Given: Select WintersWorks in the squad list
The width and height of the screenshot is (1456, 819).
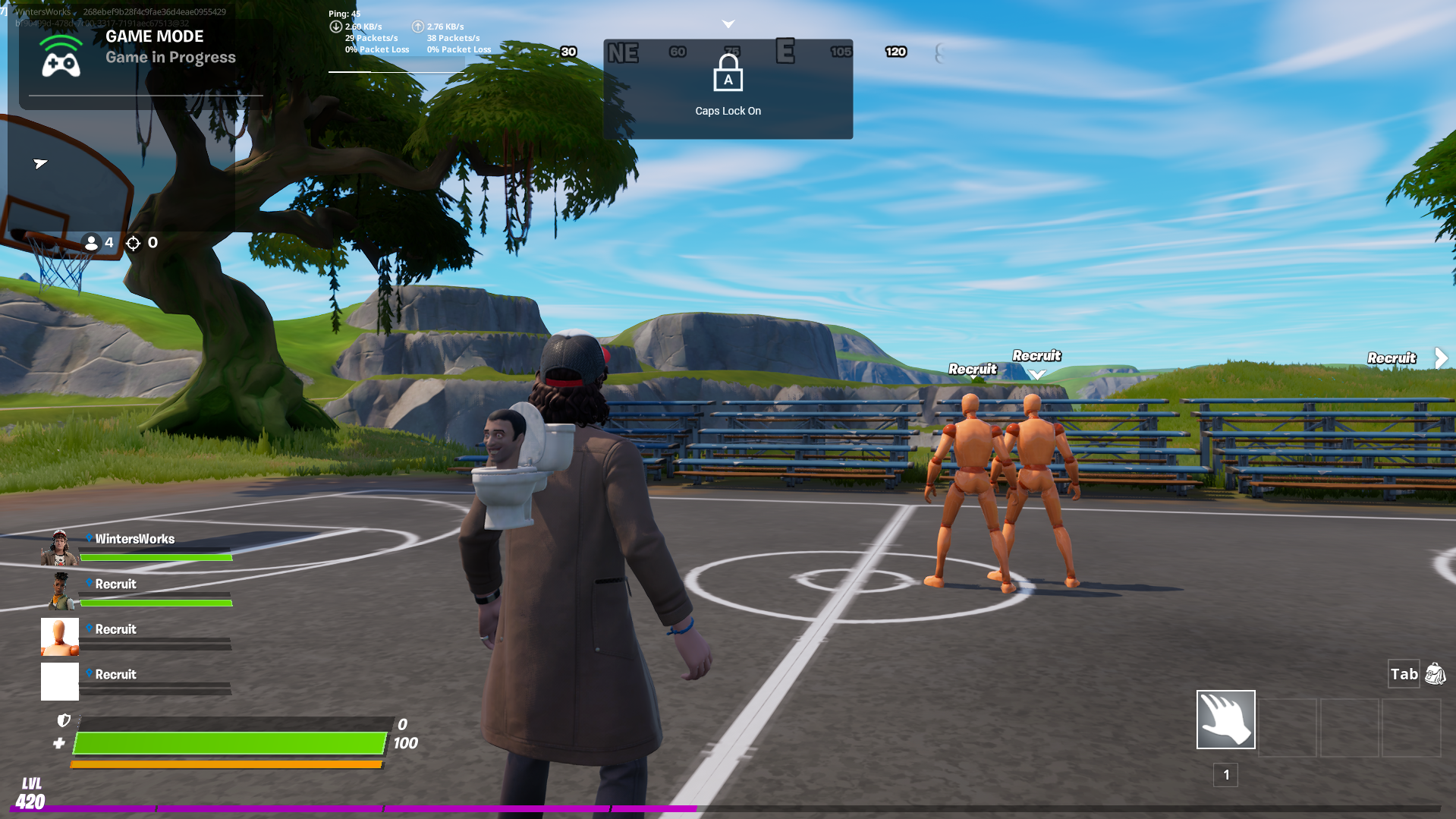Looking at the screenshot, I should tap(134, 539).
